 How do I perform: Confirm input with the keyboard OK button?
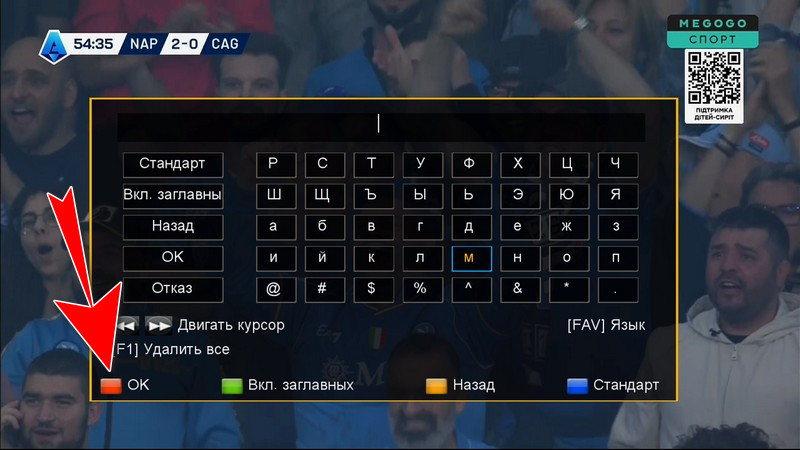172,257
